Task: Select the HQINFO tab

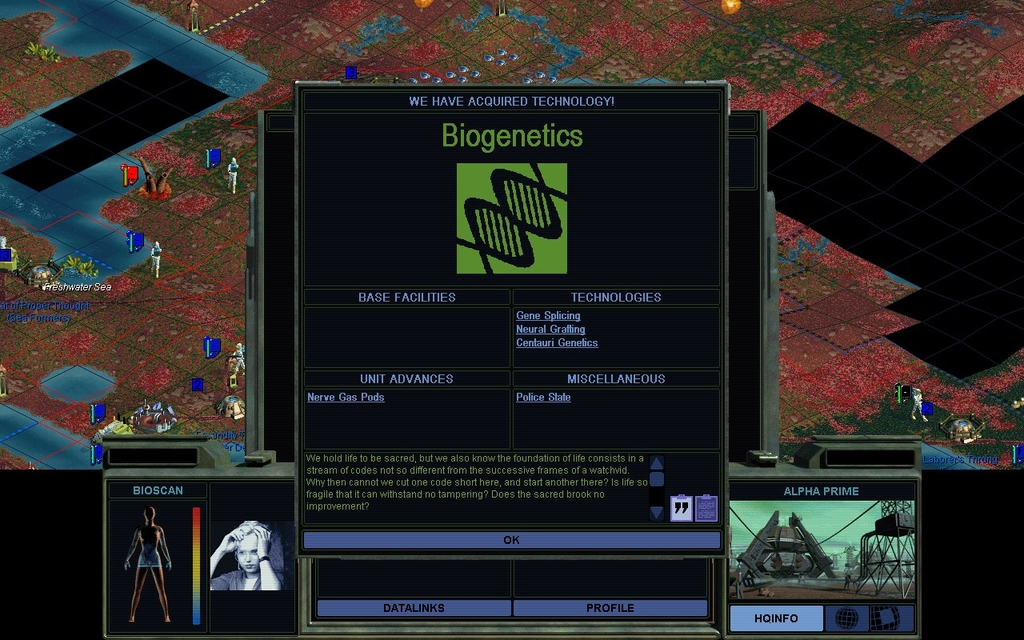Action: 776,618
